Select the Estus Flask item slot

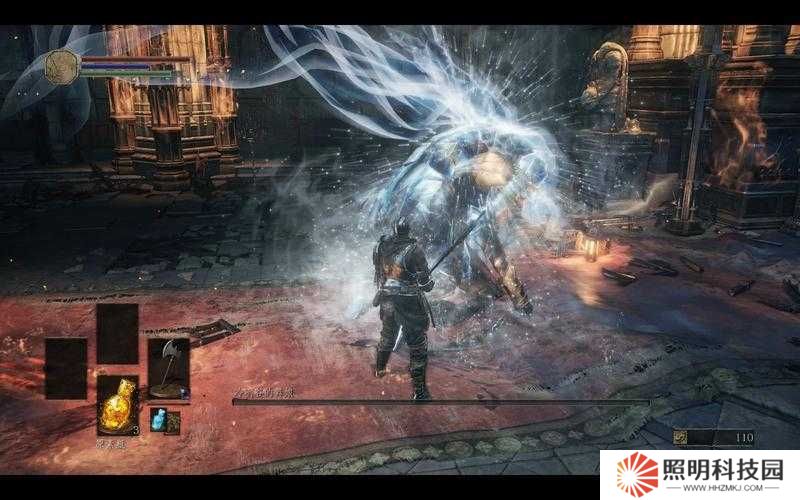click(x=117, y=406)
